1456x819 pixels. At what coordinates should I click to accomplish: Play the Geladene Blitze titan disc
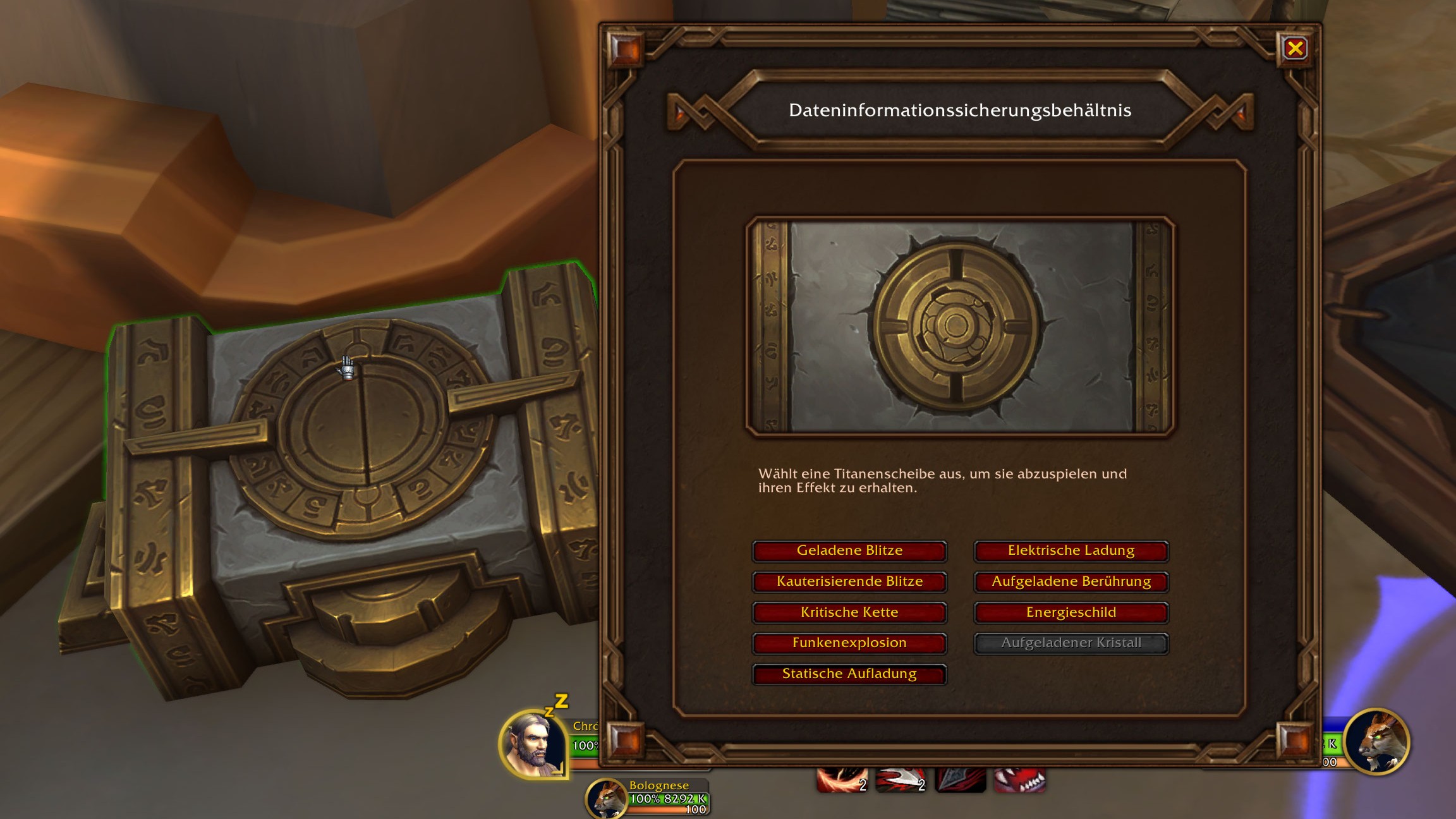pos(849,550)
